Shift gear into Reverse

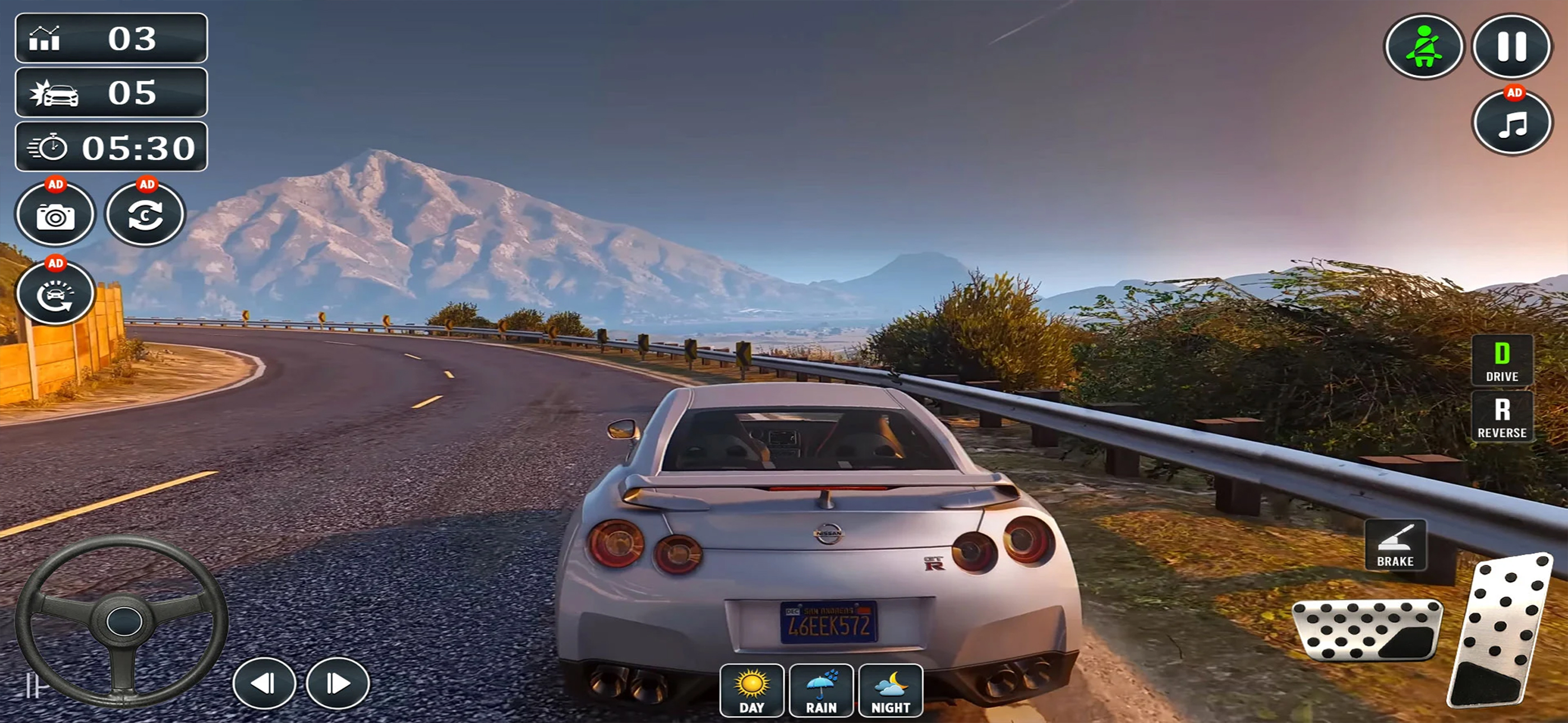point(1502,416)
